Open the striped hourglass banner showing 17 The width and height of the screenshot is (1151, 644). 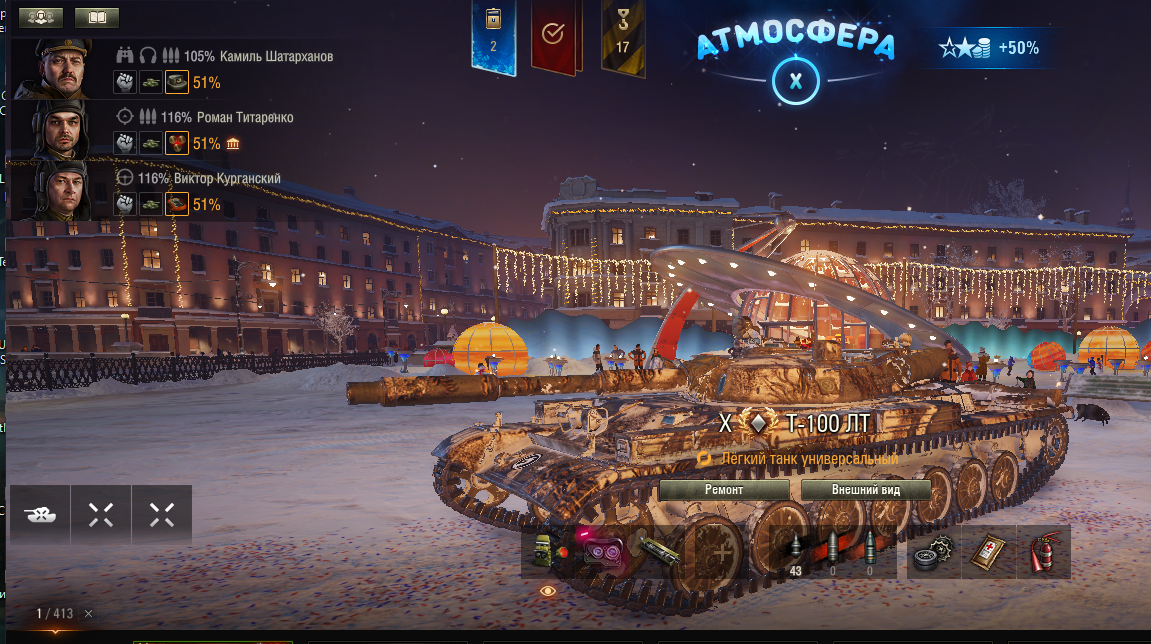pos(622,35)
